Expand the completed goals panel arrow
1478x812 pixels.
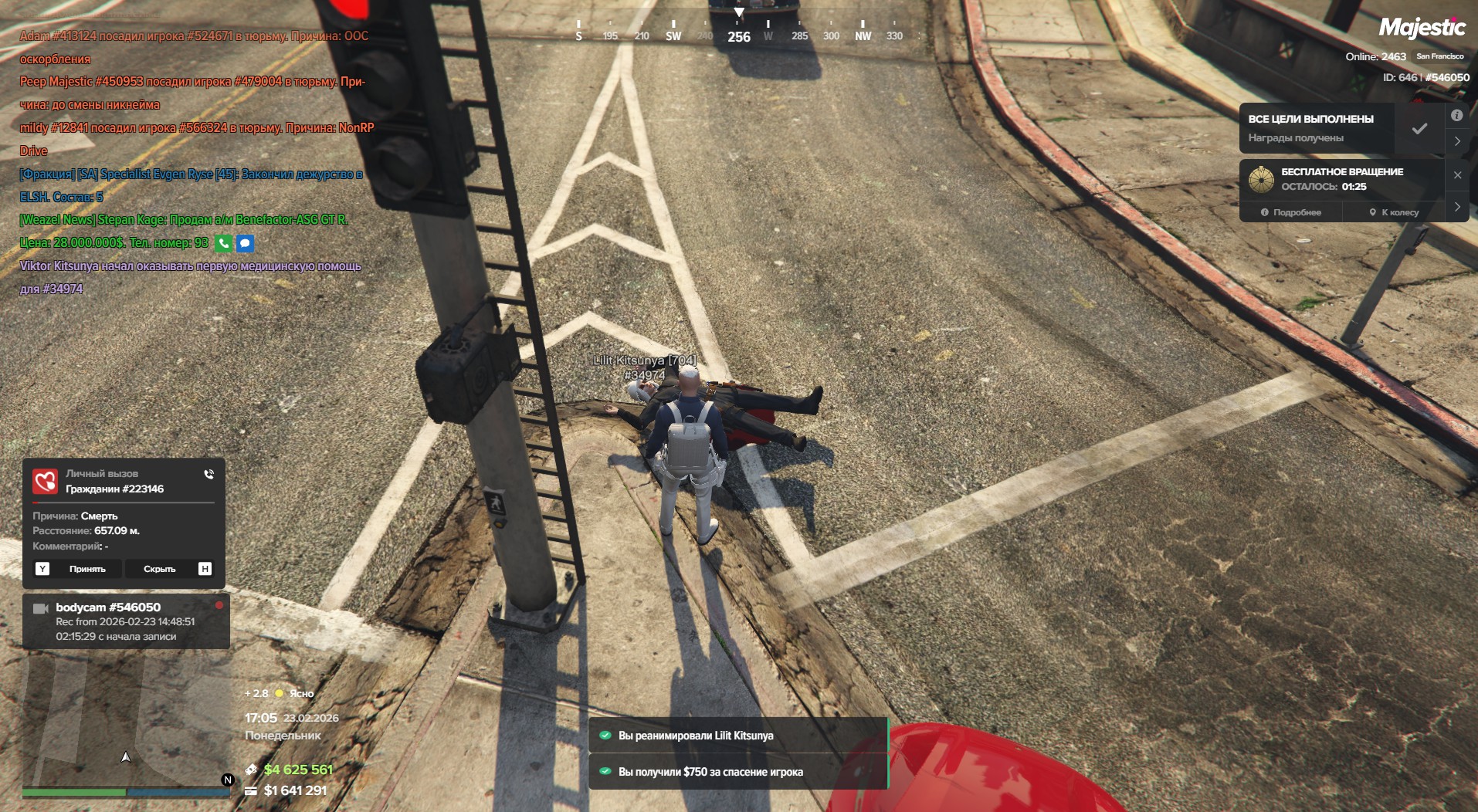point(1457,141)
